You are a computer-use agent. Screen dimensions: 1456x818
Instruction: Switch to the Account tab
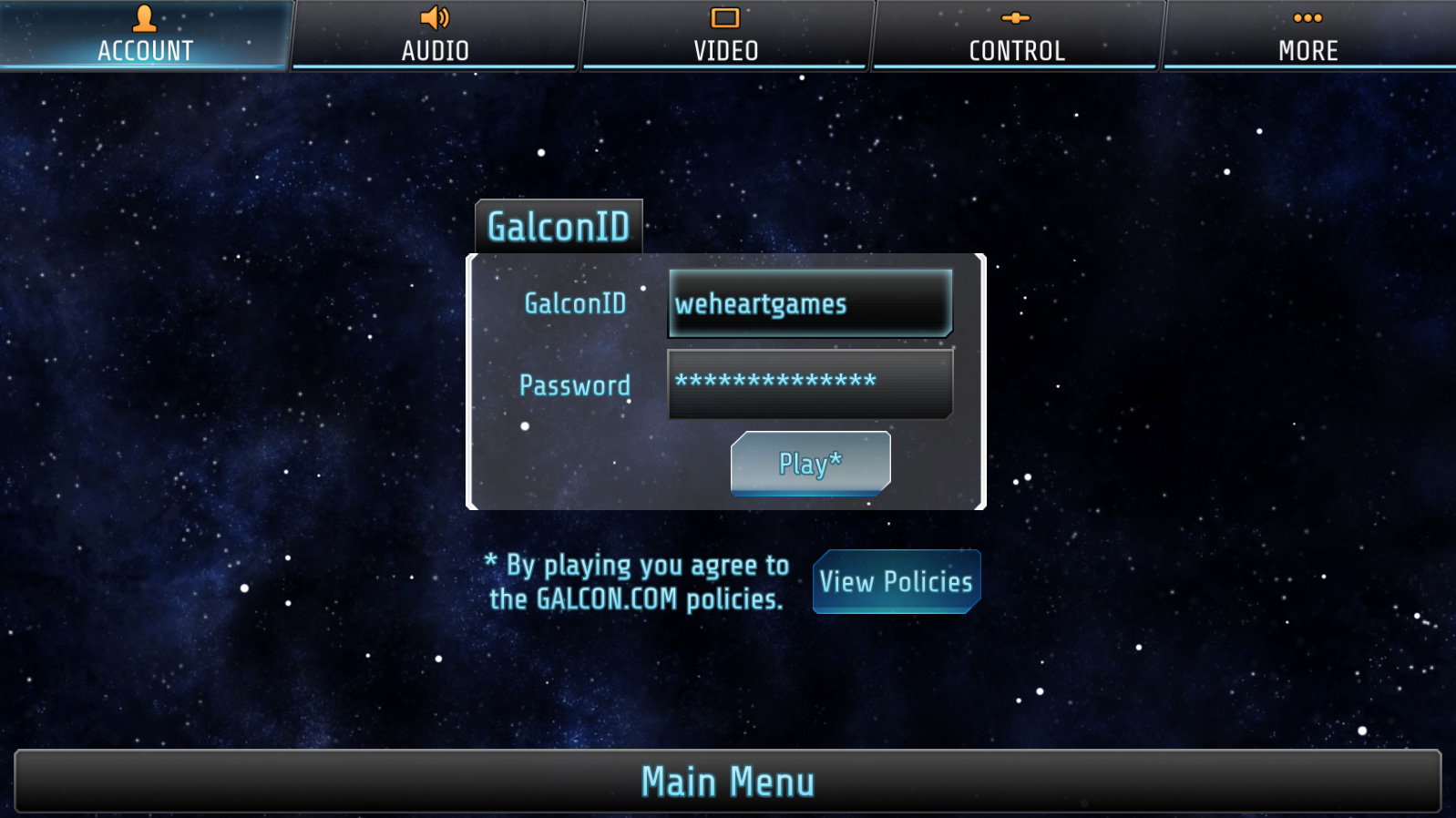(x=145, y=35)
